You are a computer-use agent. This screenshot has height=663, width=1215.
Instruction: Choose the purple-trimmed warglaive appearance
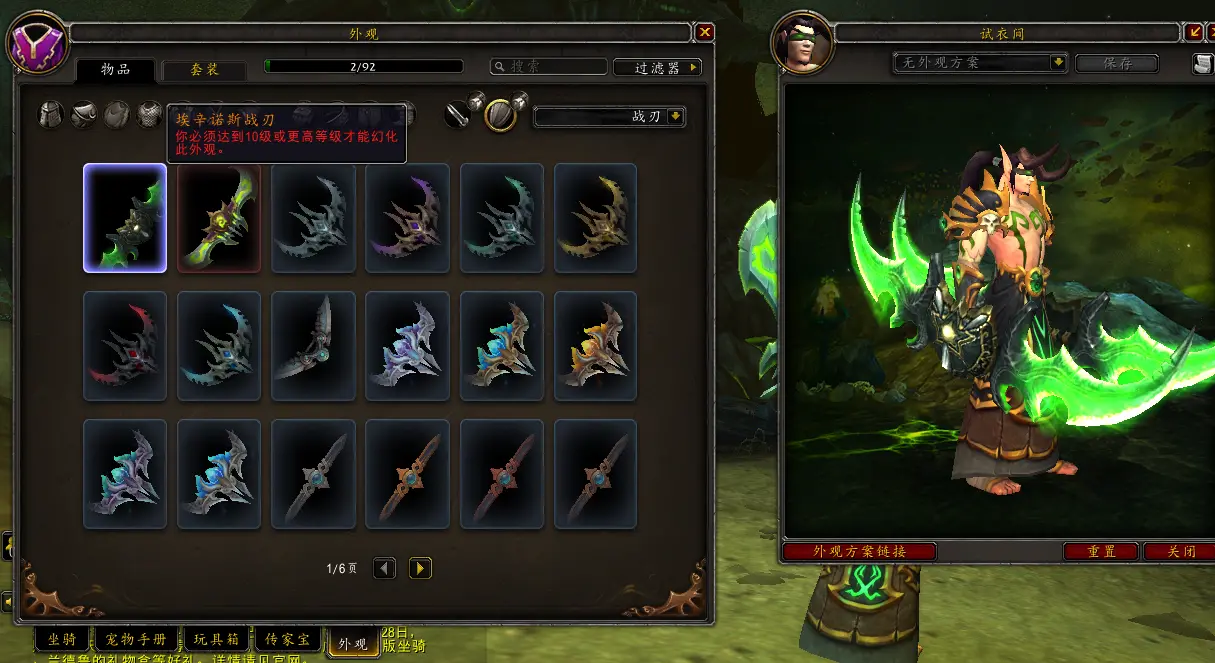coord(407,218)
